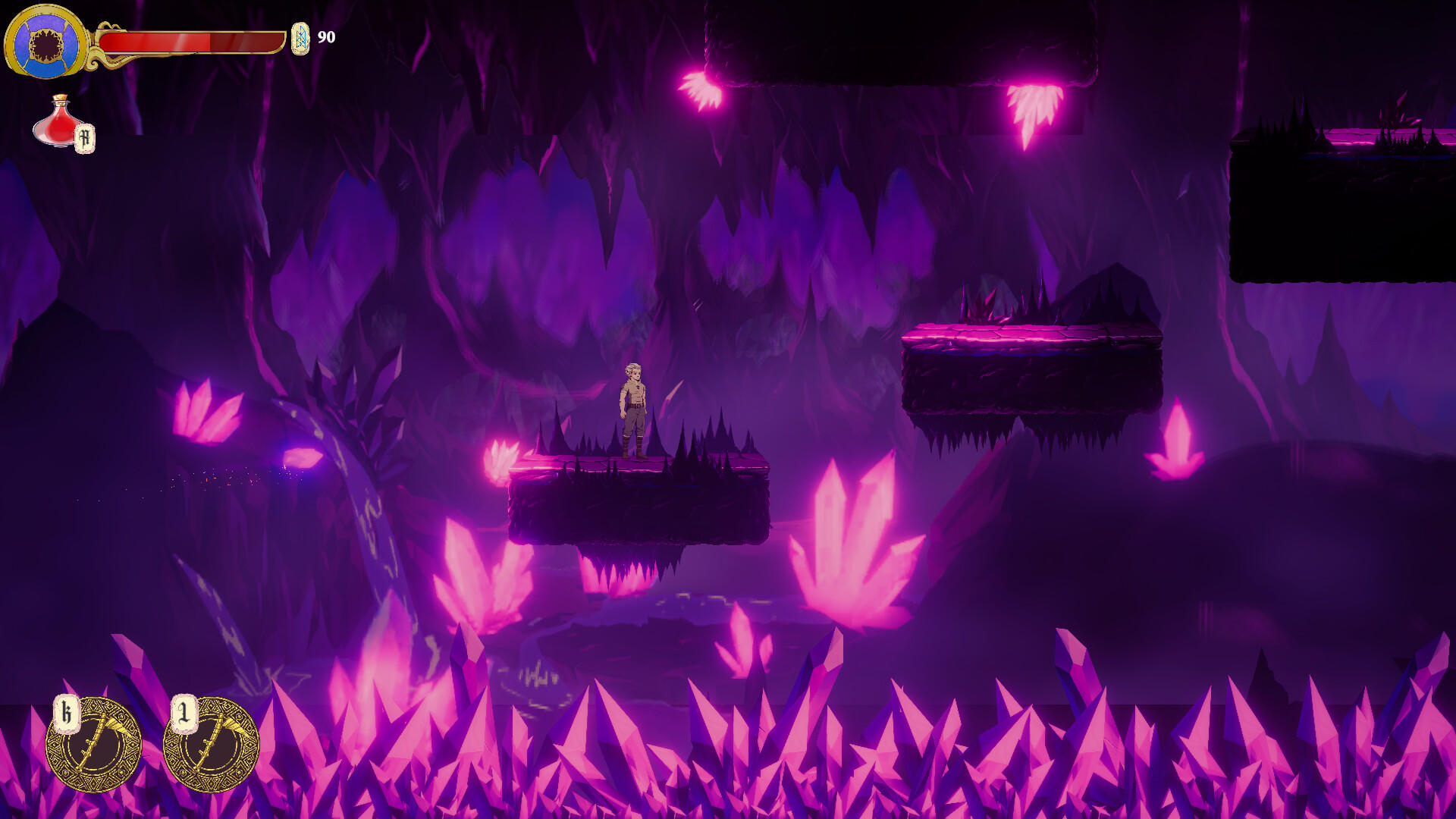Click the rune tag on the potion flask
The image size is (1456, 819).
pos(85,137)
